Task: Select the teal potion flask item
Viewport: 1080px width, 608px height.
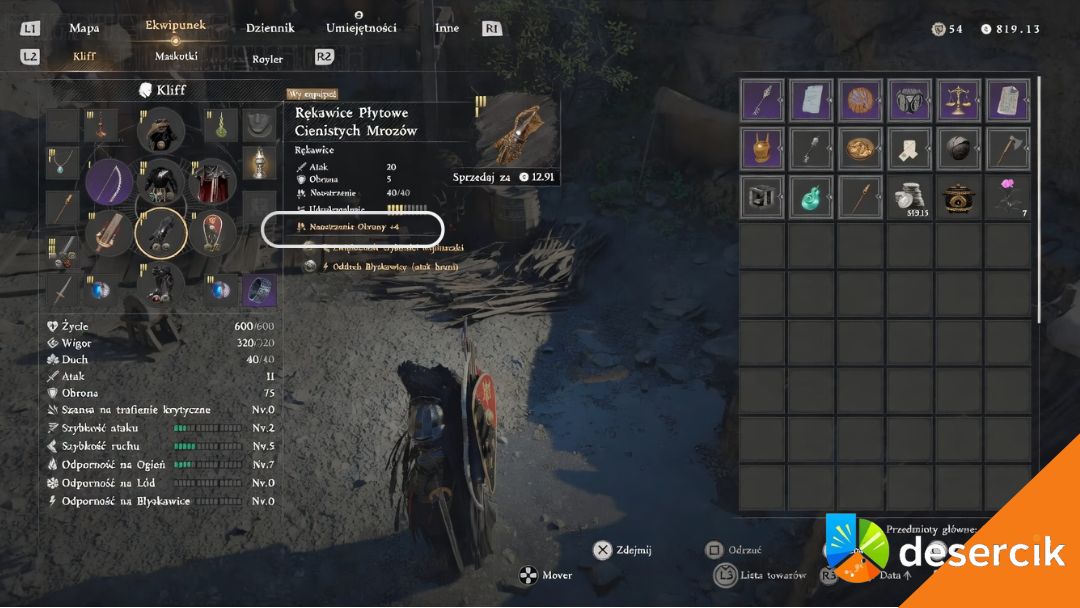Action: (812, 196)
